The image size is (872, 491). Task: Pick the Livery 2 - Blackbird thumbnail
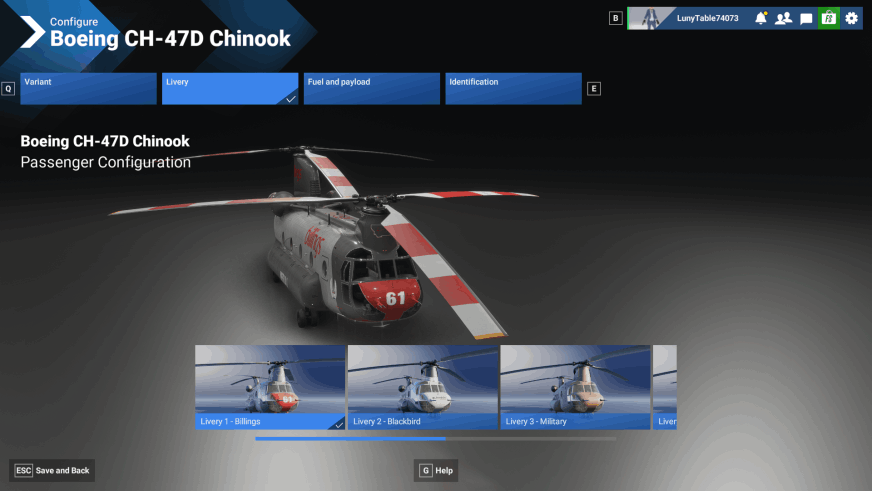click(422, 387)
